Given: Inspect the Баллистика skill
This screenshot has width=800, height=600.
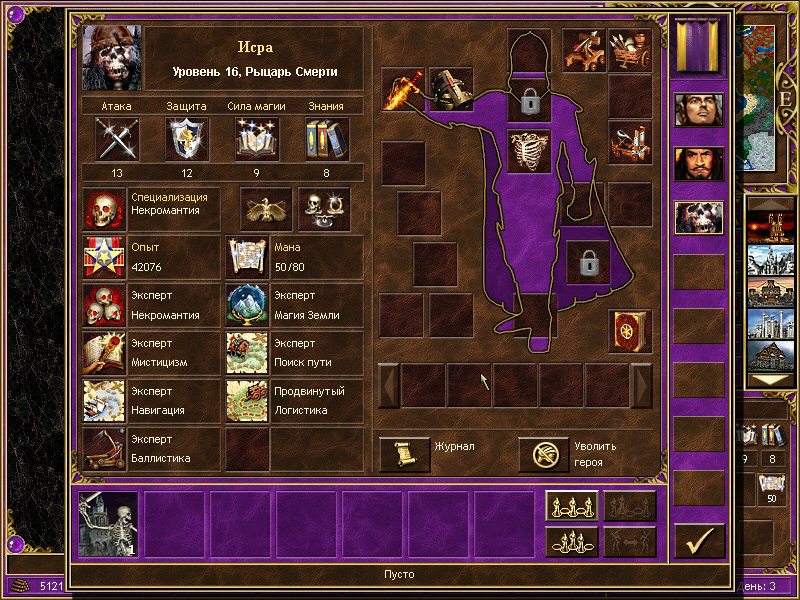Looking at the screenshot, I should [x=103, y=449].
